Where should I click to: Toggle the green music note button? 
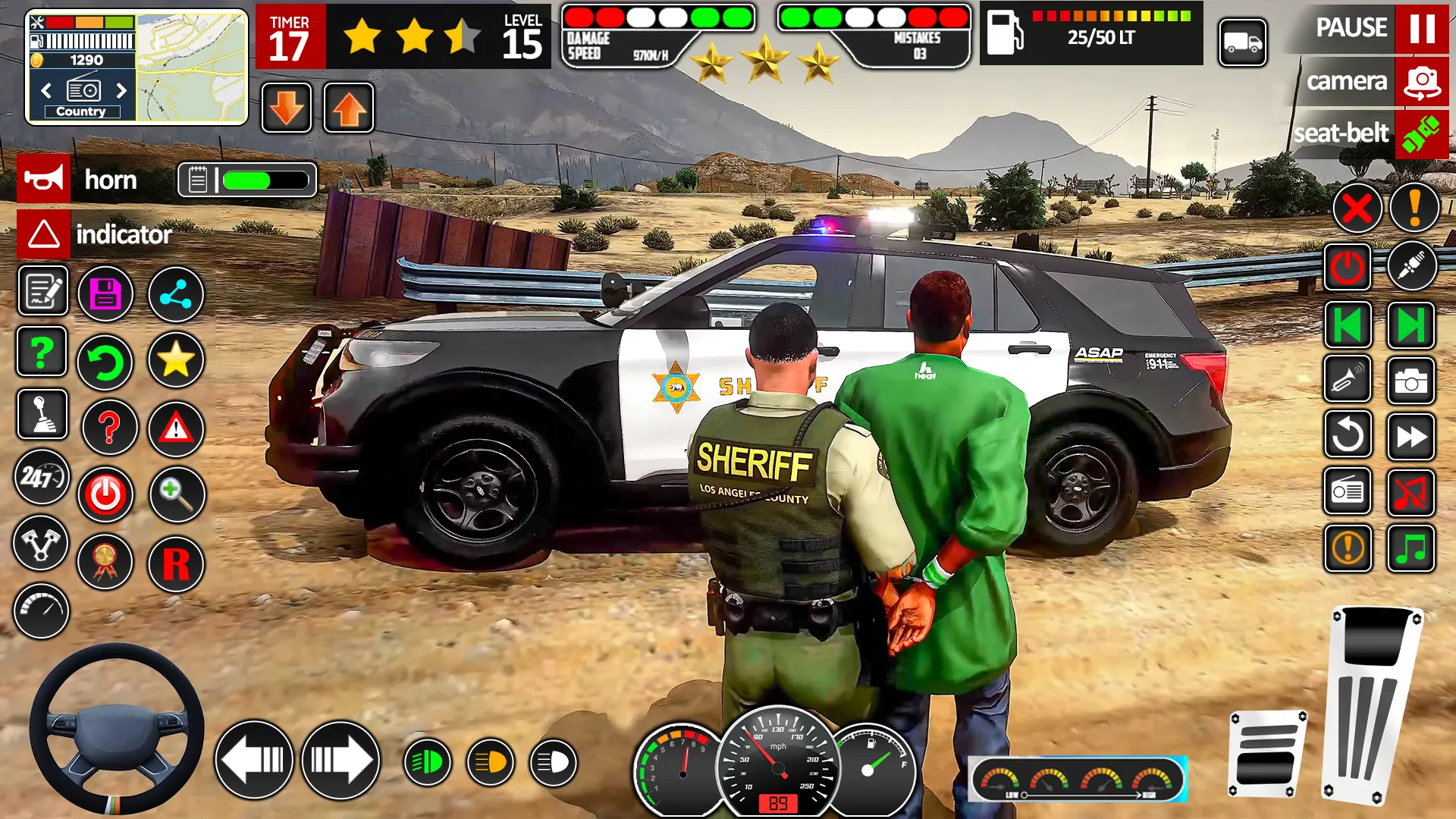[x=1410, y=548]
